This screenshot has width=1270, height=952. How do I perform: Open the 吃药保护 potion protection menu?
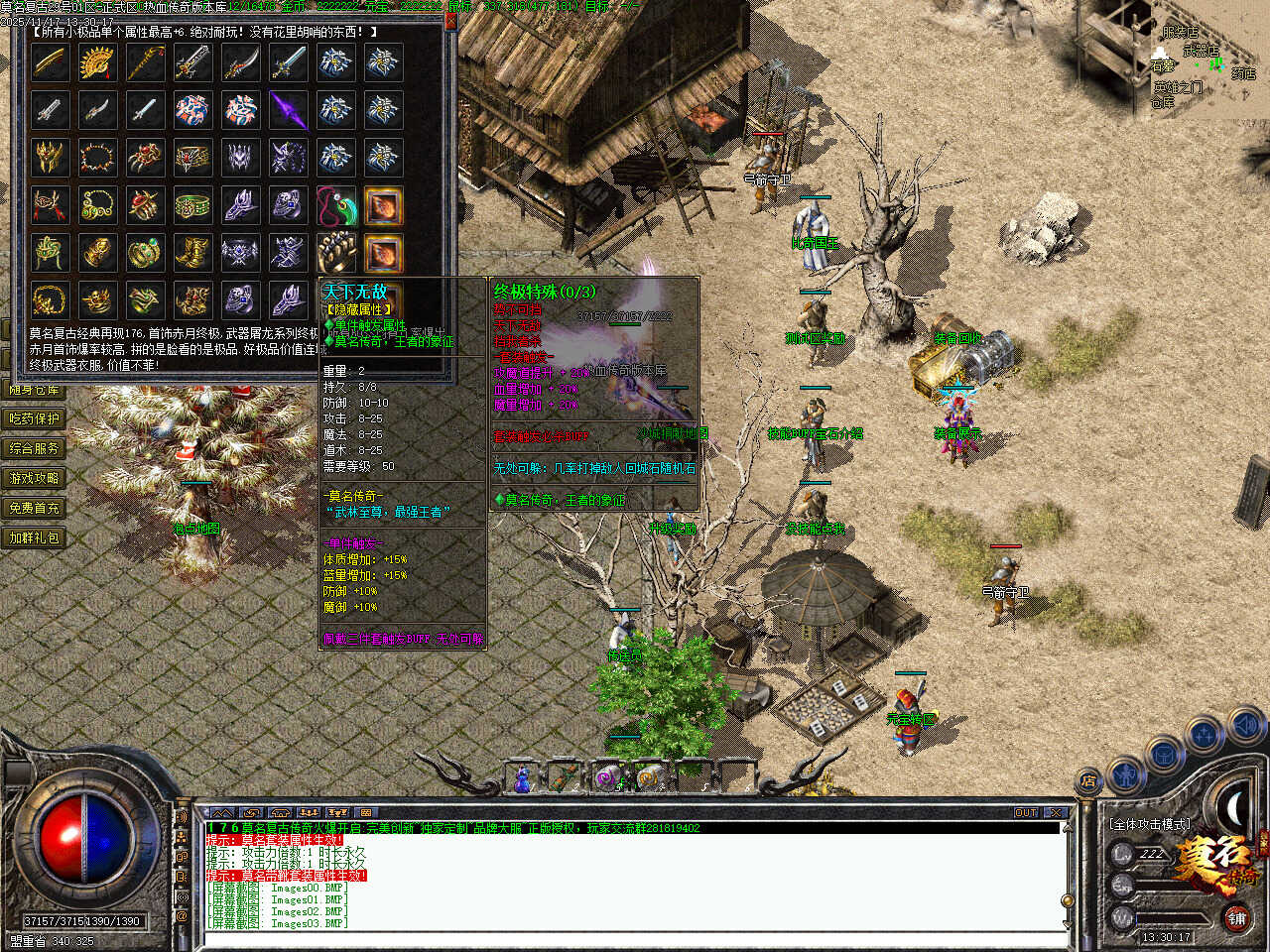click(35, 419)
